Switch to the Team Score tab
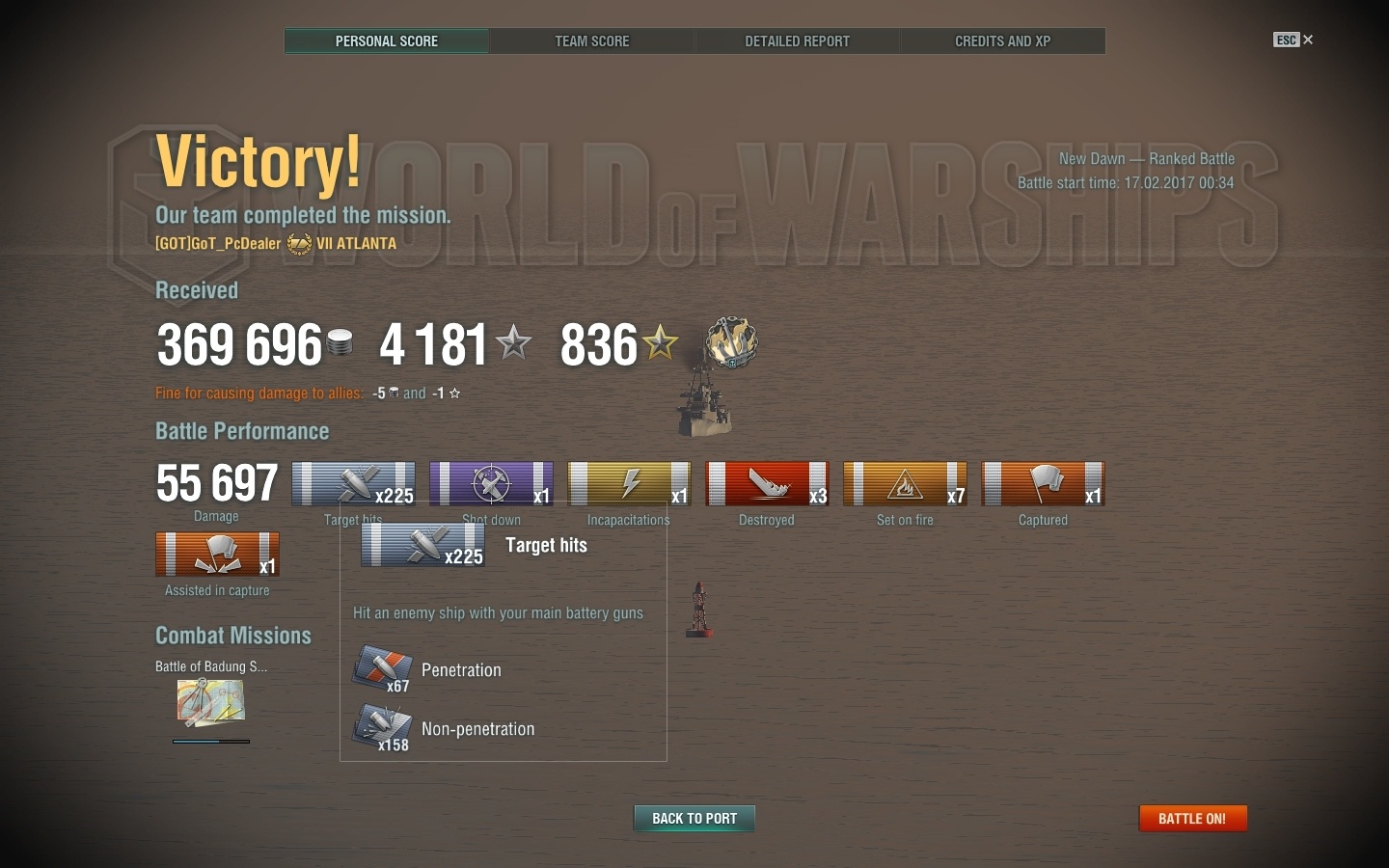1389x868 pixels. (591, 41)
